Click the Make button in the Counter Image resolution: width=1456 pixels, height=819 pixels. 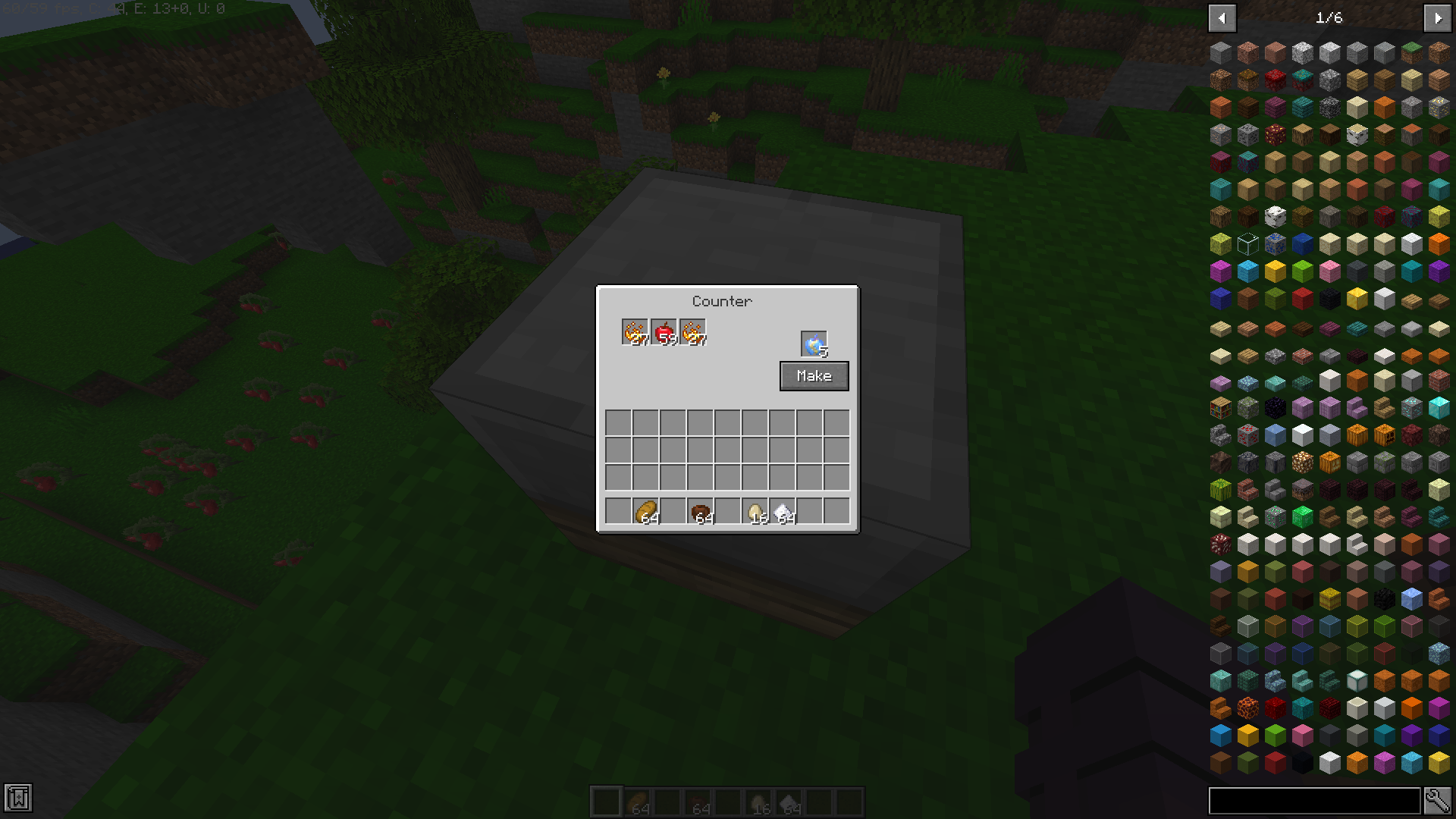pyautogui.click(x=814, y=375)
